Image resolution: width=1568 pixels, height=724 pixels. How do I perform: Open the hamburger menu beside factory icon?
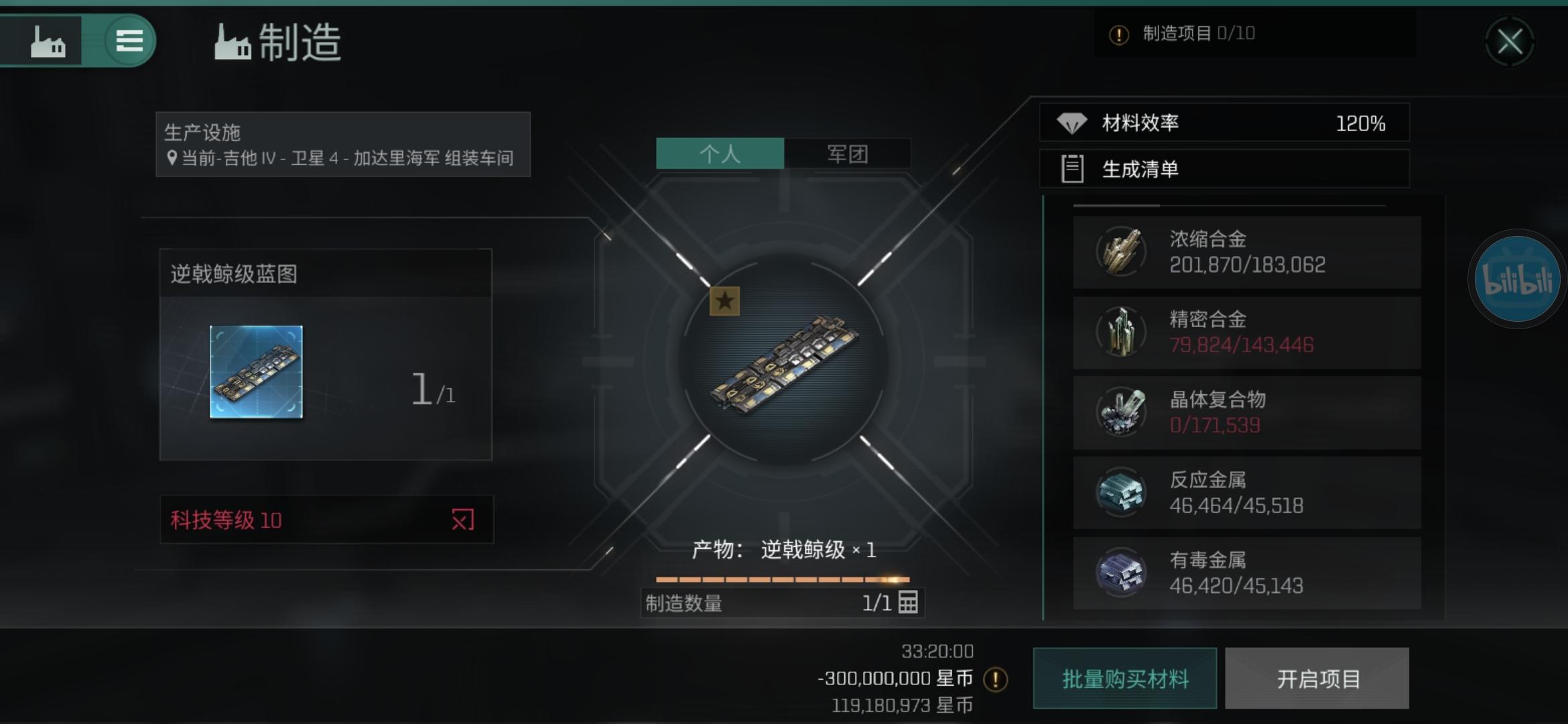(x=130, y=41)
